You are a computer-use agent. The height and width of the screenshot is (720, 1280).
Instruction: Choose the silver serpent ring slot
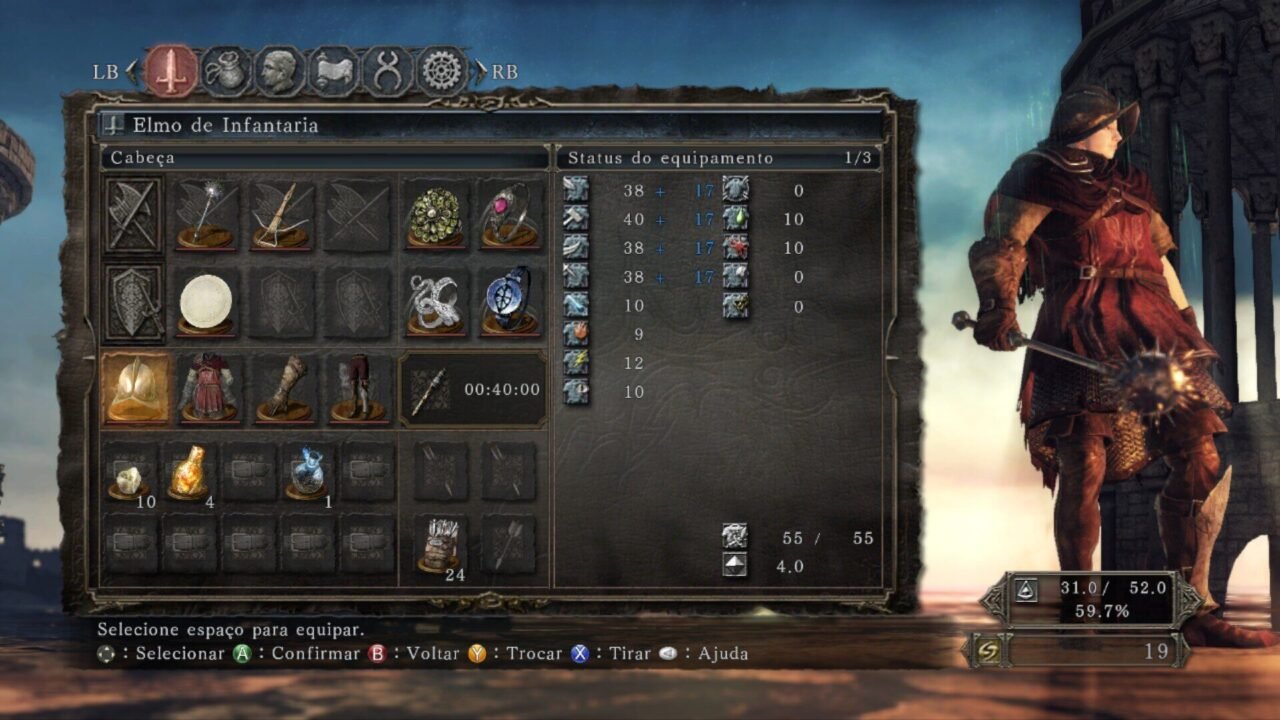(435, 301)
